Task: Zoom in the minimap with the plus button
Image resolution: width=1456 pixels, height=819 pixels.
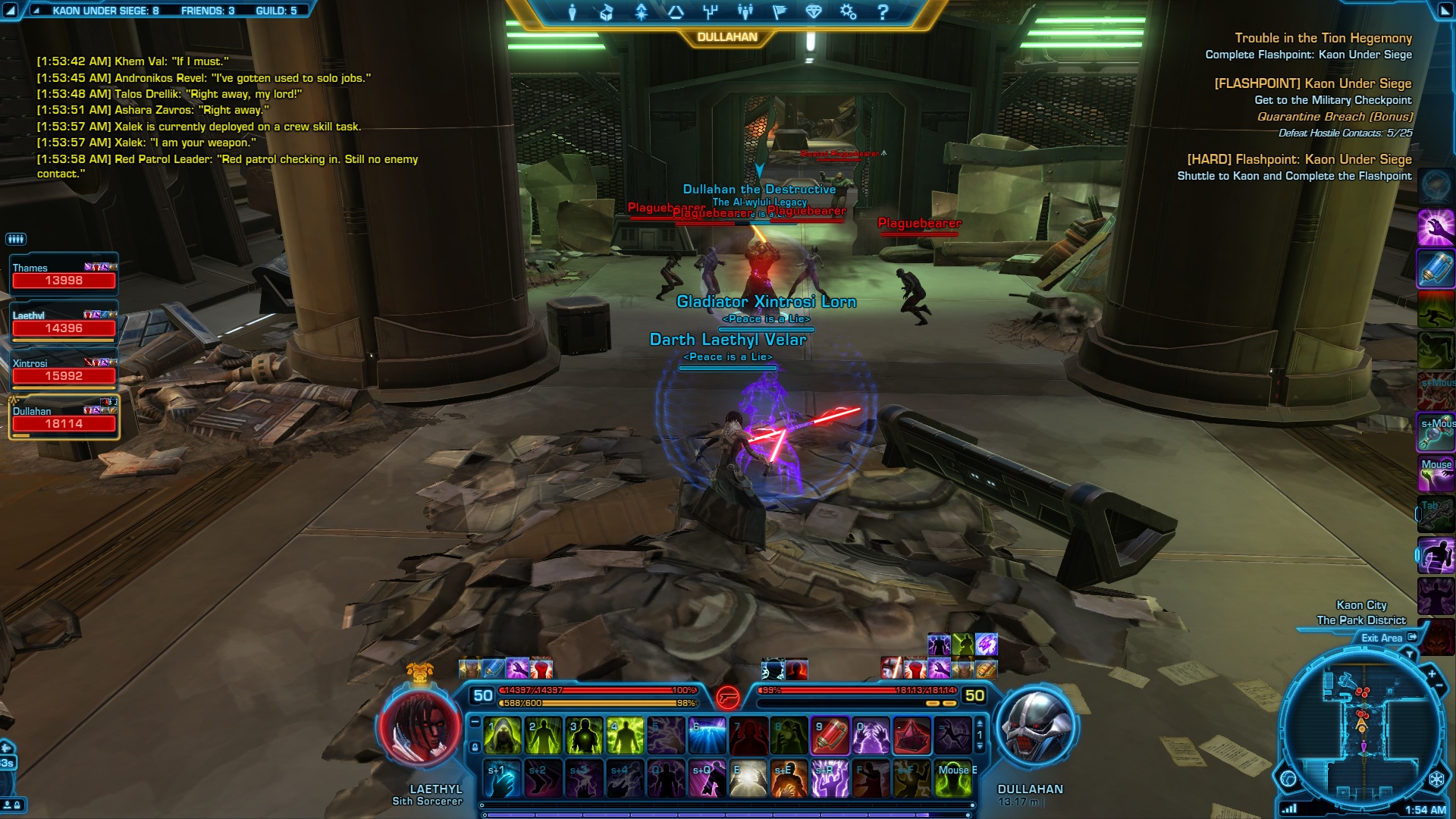Action: [x=1432, y=674]
